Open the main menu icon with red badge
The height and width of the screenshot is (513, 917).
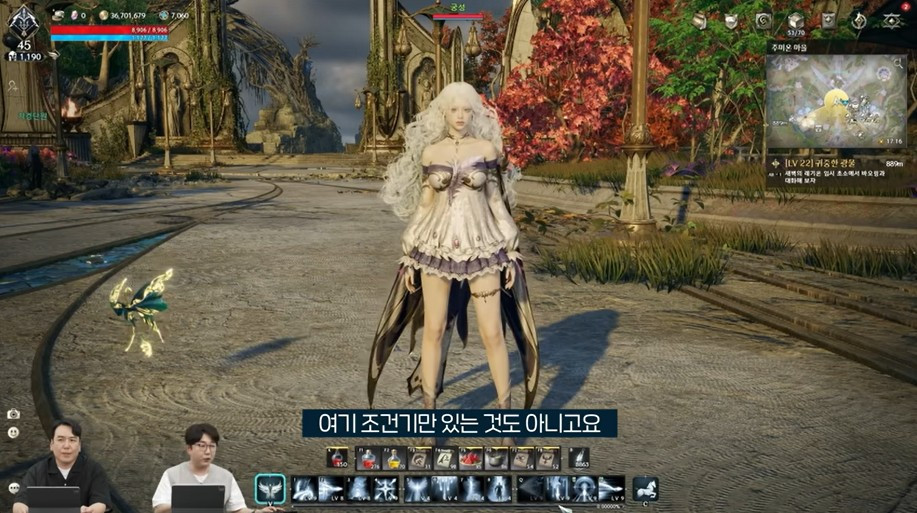tap(890, 20)
